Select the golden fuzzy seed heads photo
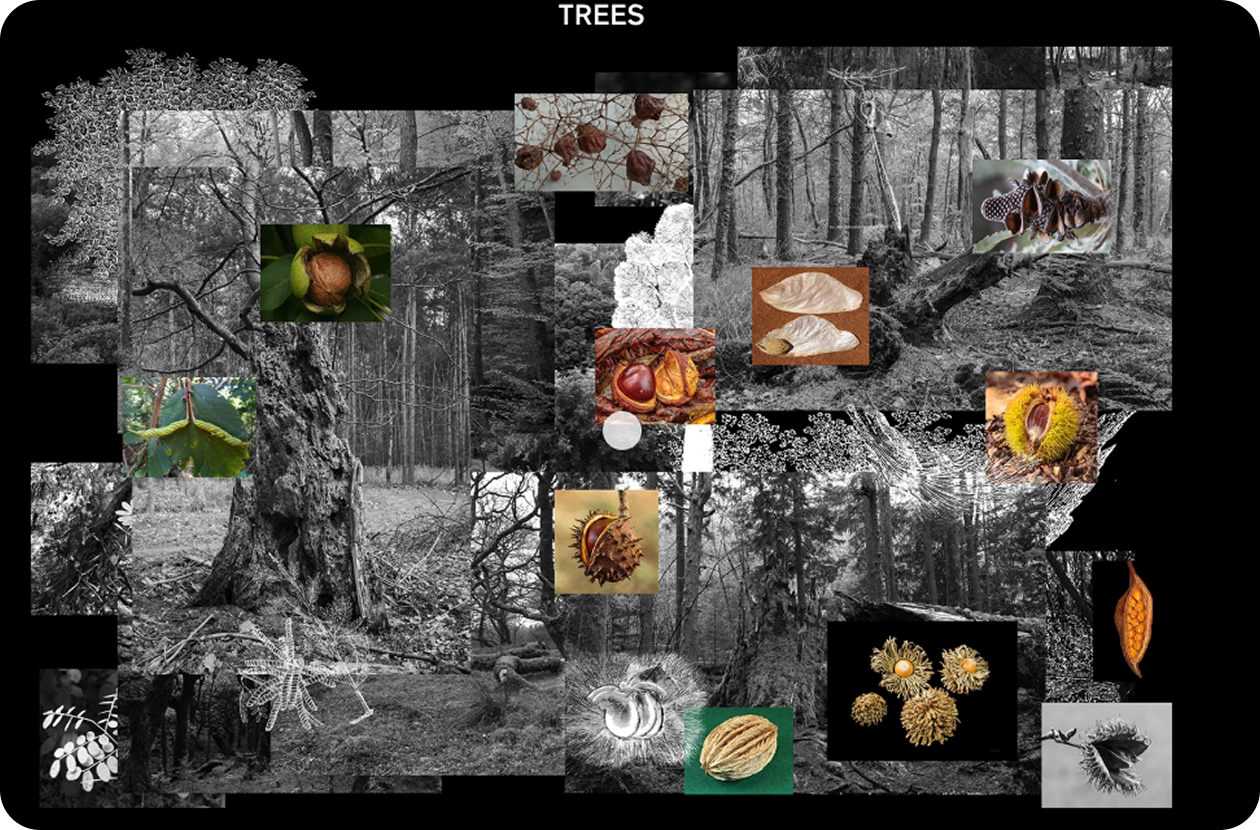The width and height of the screenshot is (1260, 830). click(921, 690)
